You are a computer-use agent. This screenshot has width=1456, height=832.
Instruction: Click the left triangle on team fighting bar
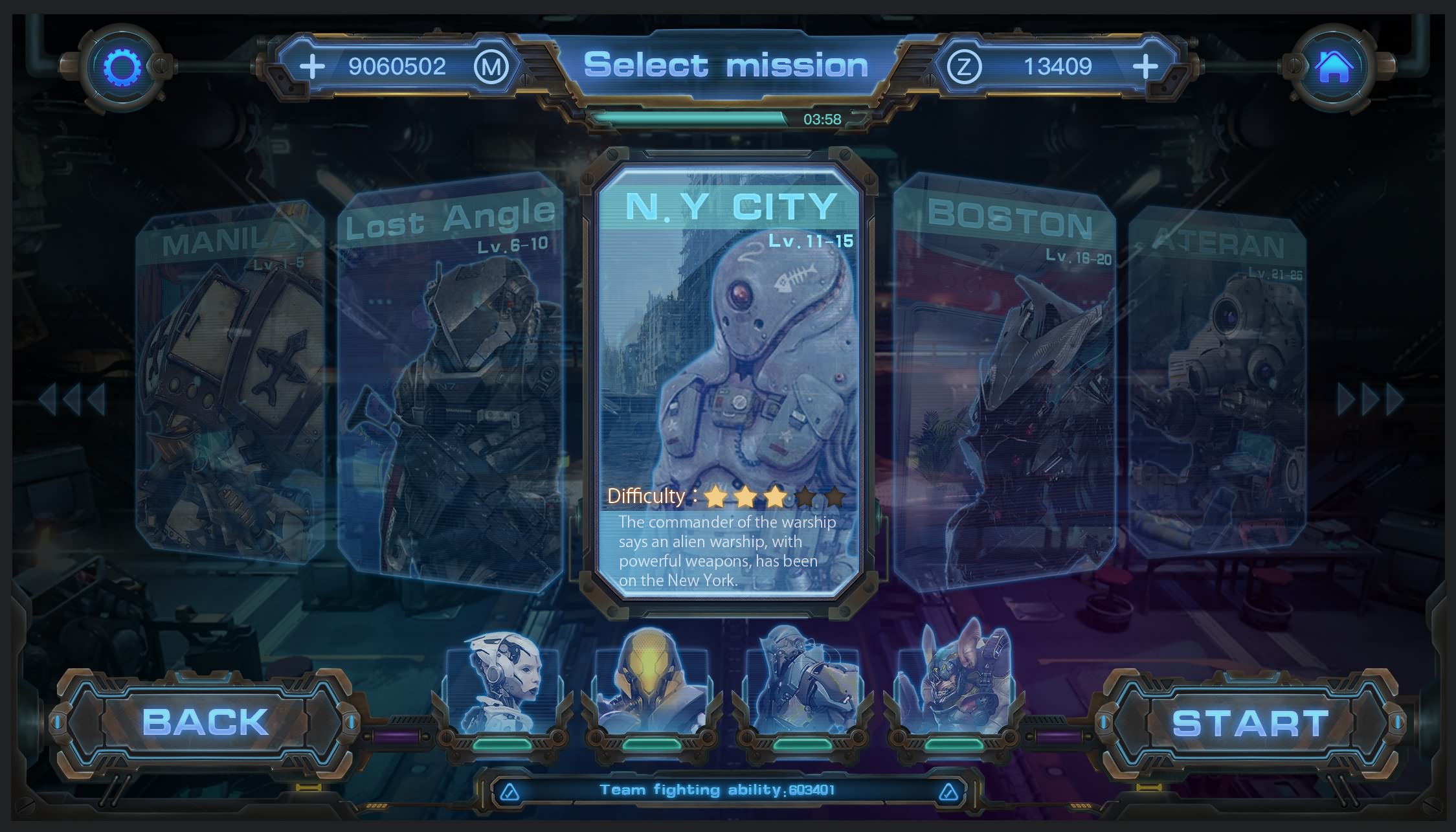pos(510,791)
